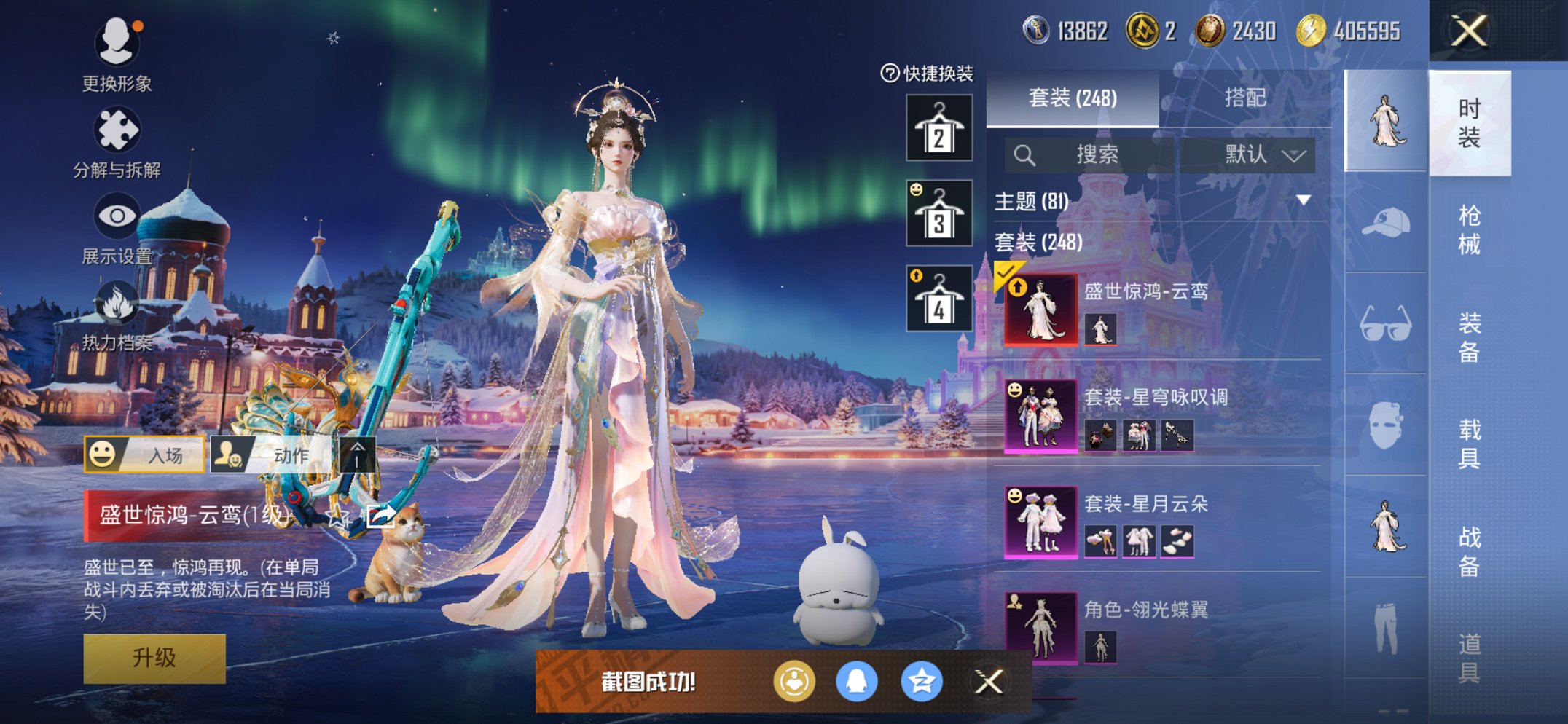The image size is (1568, 724).
Task: Open the 载具 vehicles category
Action: point(1469,443)
